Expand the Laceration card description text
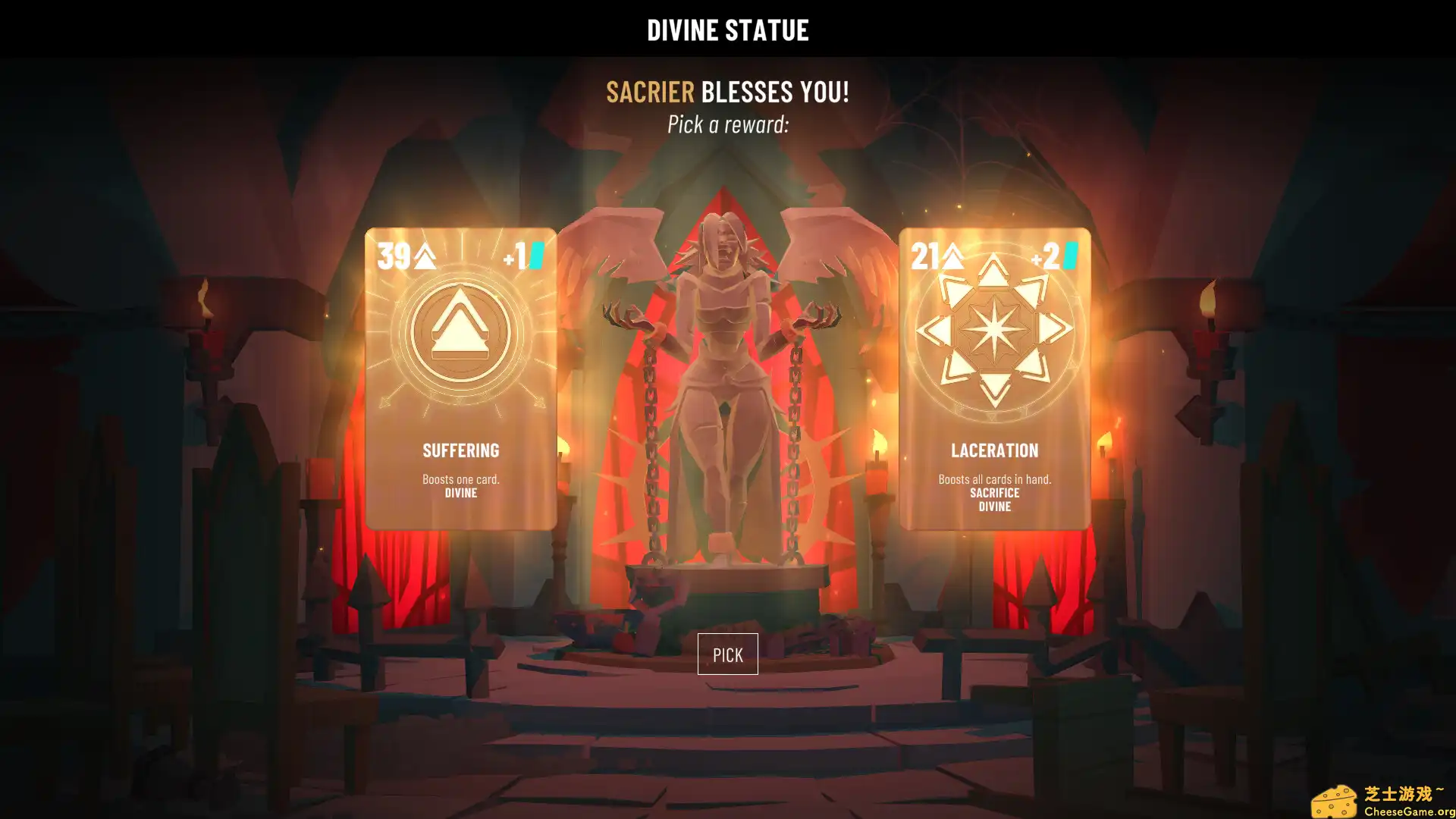 [994, 479]
